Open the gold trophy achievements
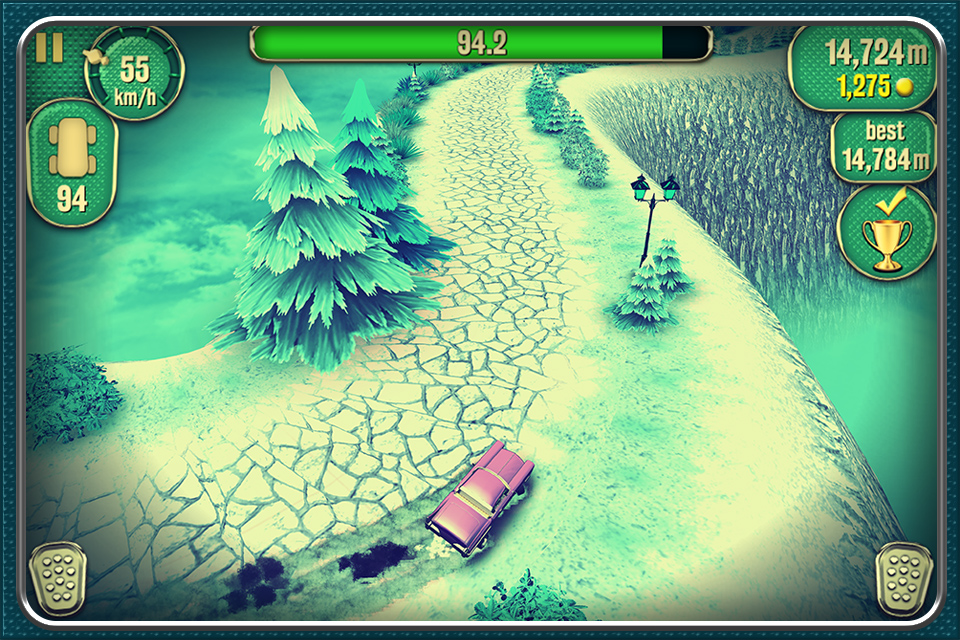960x640 pixels. pos(886,232)
